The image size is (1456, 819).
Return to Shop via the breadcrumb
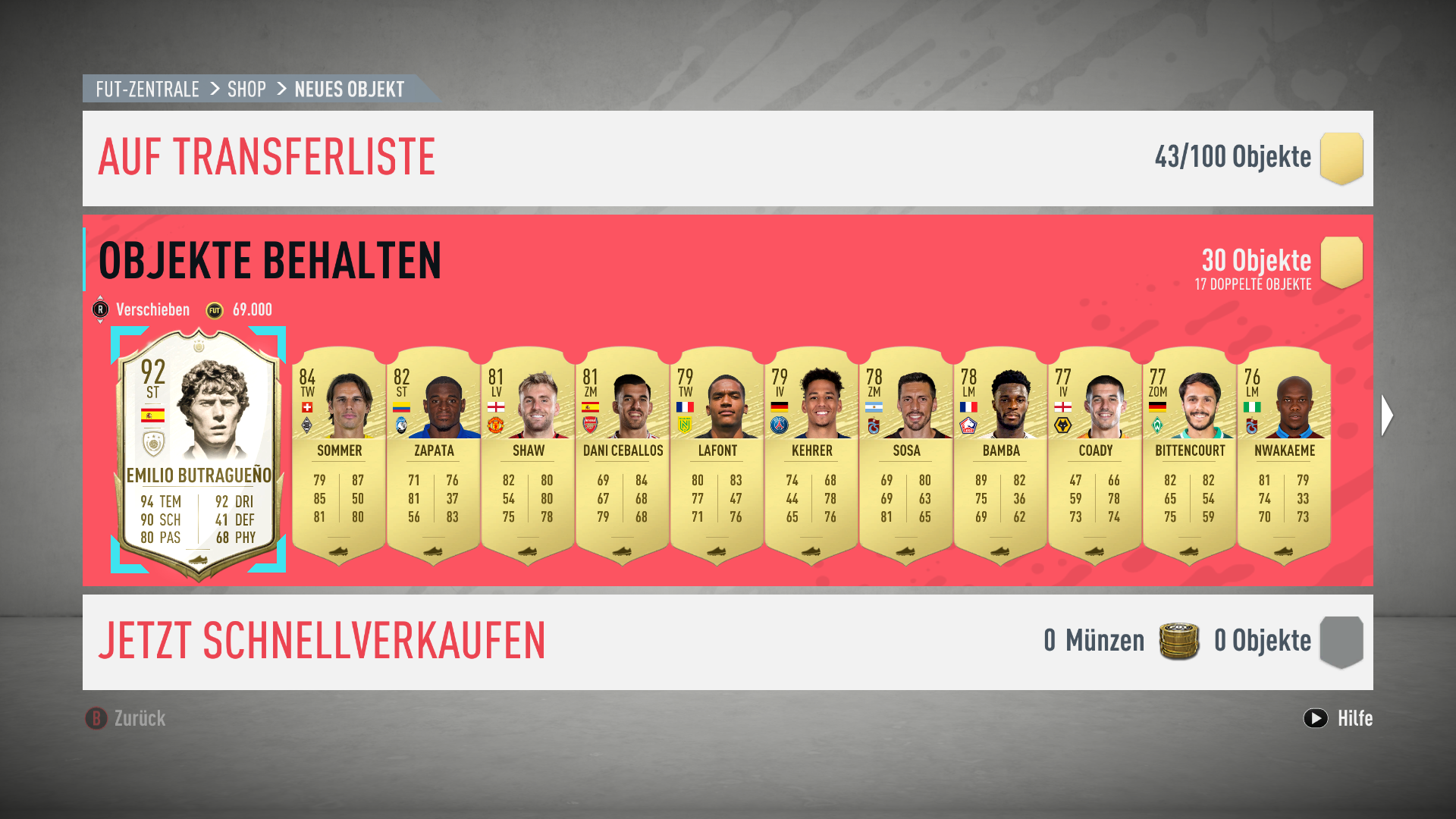[246, 89]
